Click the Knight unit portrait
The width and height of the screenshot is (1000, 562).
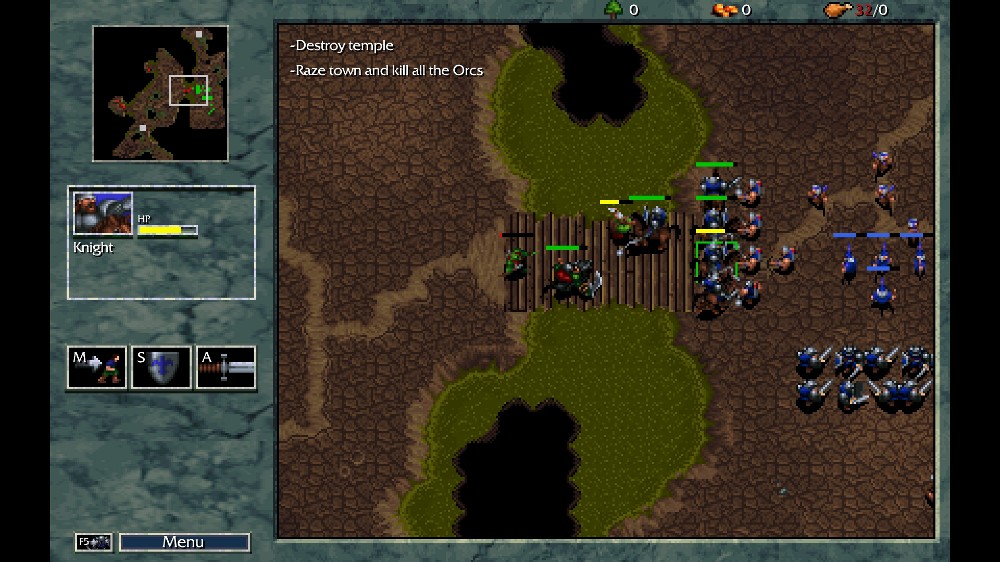click(103, 213)
